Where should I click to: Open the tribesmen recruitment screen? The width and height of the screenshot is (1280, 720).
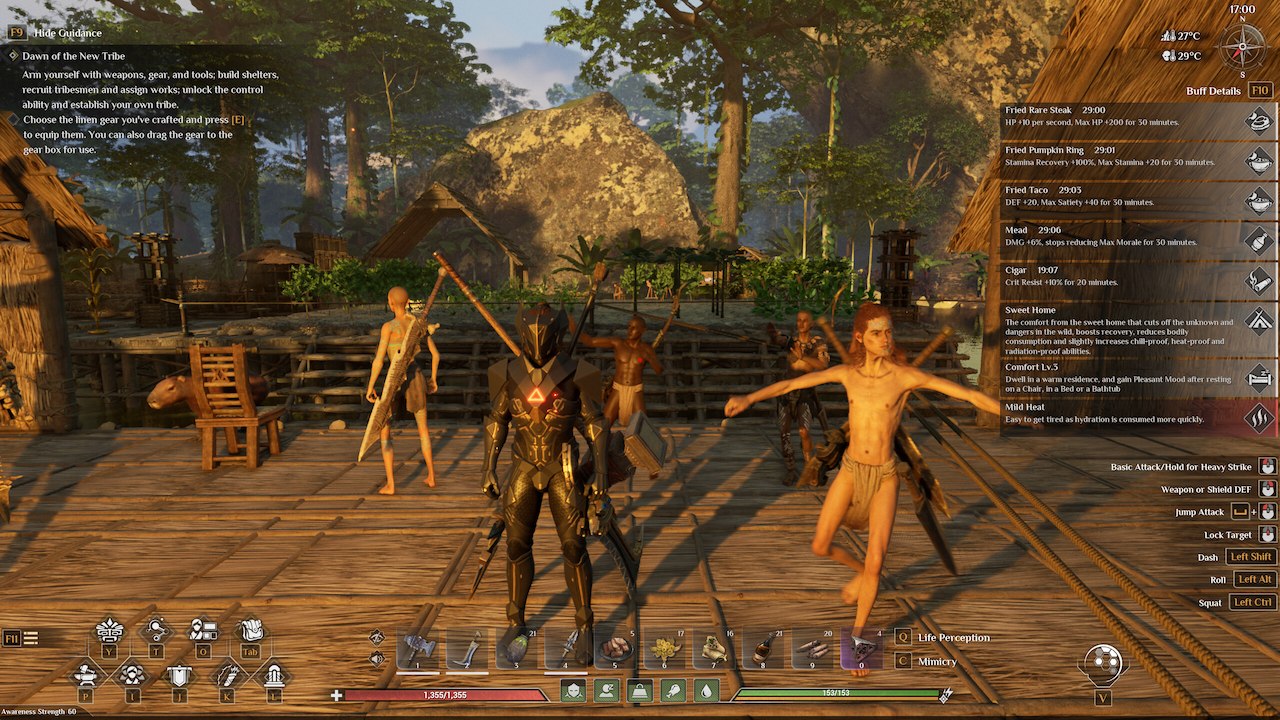coord(203,633)
